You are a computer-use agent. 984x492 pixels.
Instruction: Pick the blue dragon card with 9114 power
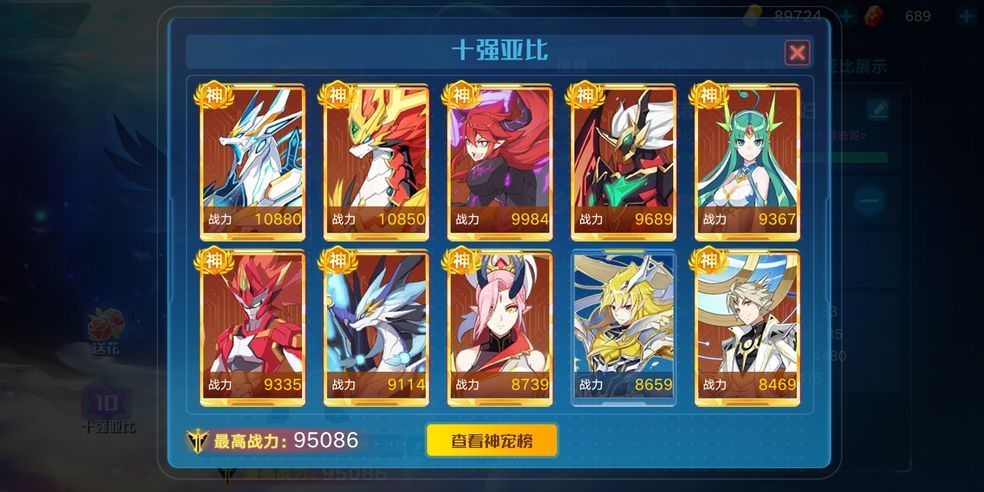click(376, 328)
